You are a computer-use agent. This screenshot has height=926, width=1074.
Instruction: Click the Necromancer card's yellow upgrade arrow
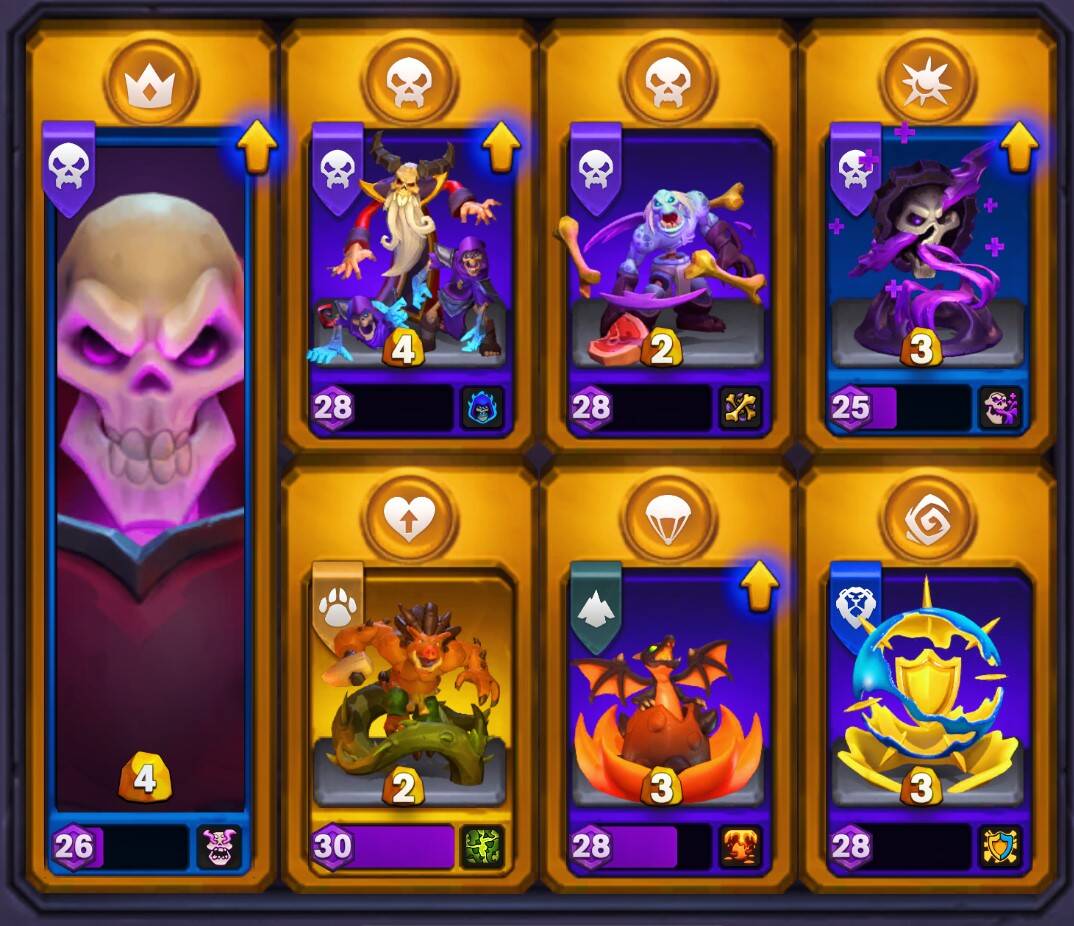(x=501, y=147)
